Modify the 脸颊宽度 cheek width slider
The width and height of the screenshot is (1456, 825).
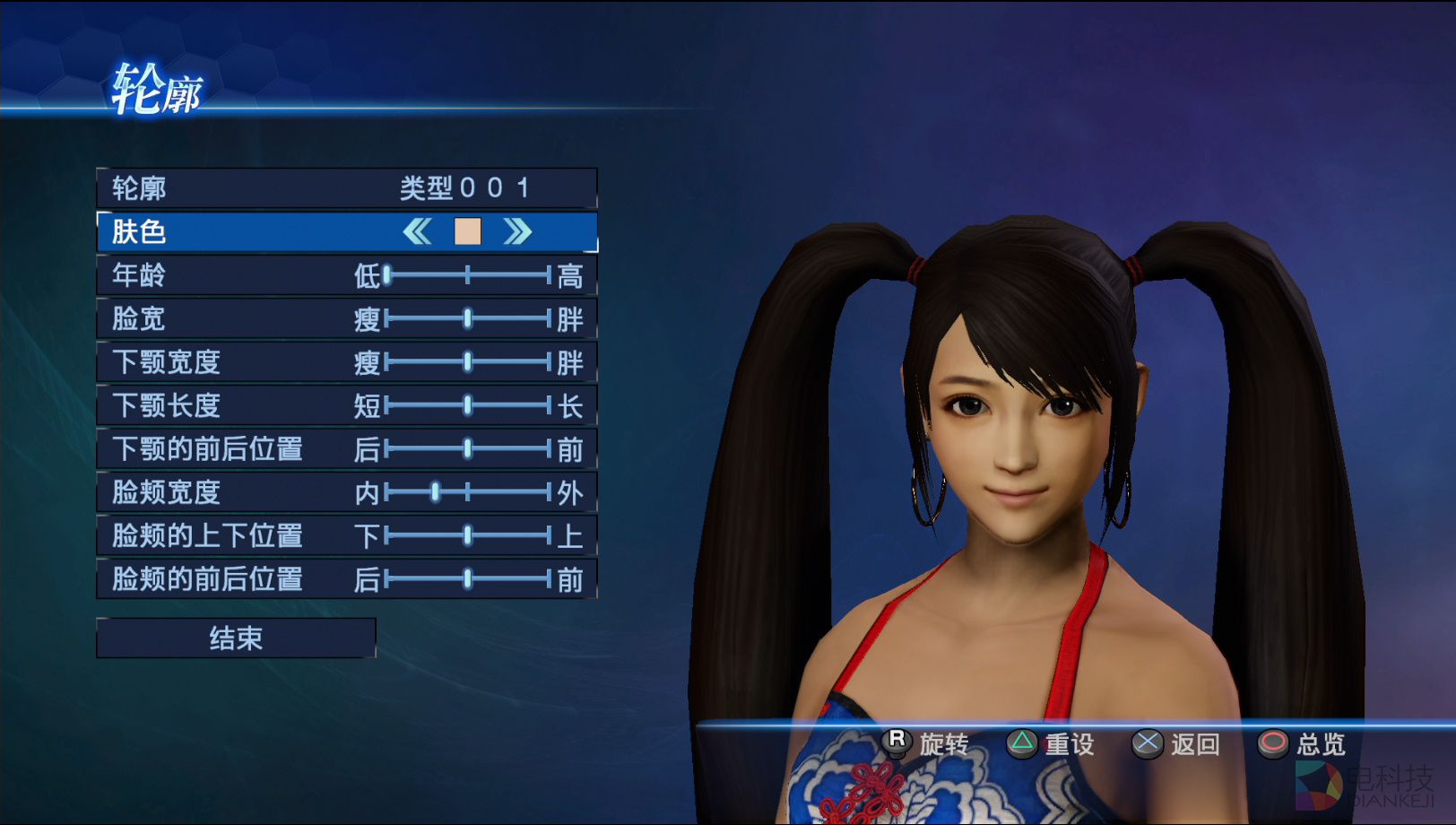436,492
